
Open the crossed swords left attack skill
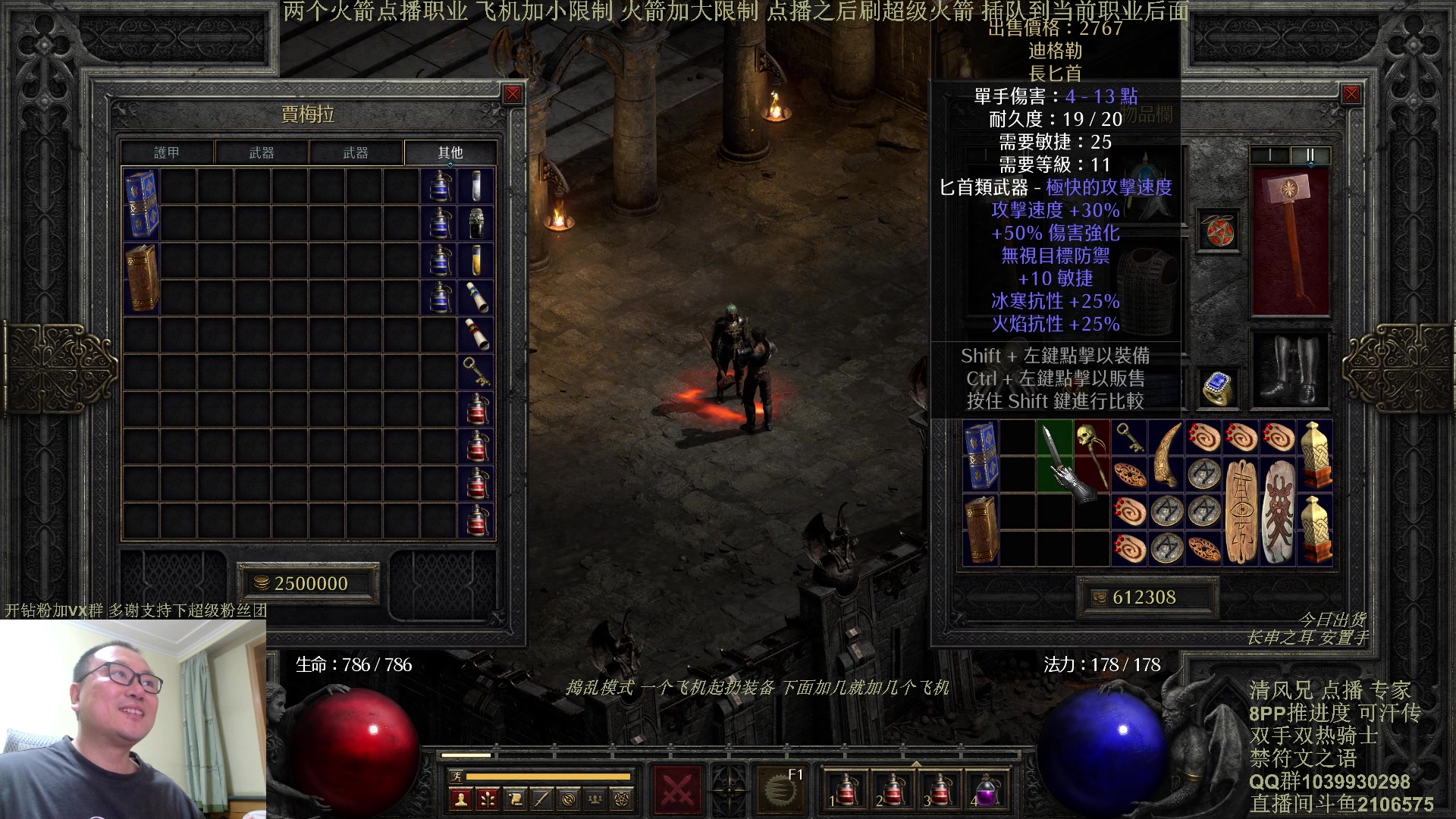click(x=676, y=790)
